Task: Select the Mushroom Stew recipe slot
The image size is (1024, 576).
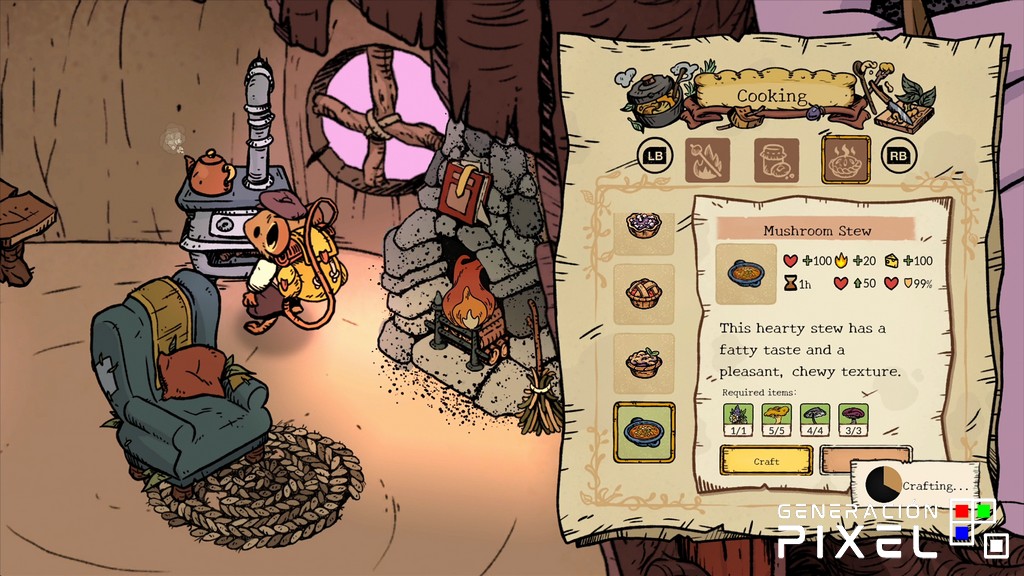Action: pyautogui.click(x=645, y=431)
